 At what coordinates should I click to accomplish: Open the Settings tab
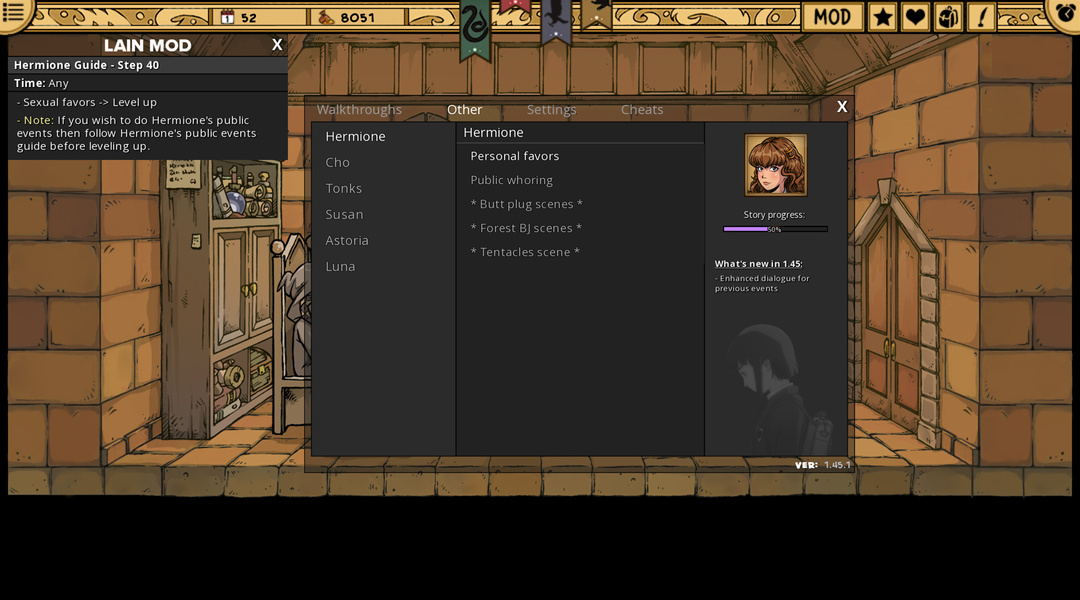[551, 110]
